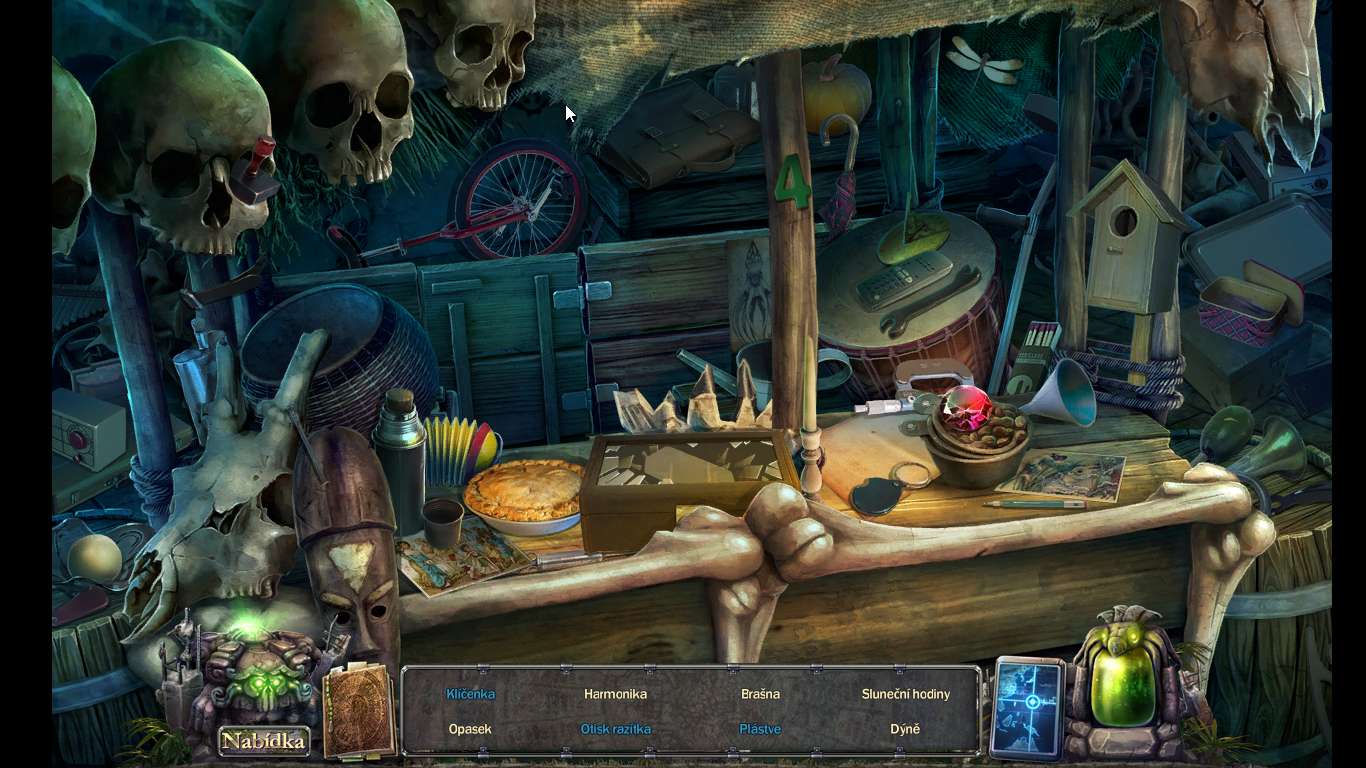Open the blue map tablet

coord(1027,706)
